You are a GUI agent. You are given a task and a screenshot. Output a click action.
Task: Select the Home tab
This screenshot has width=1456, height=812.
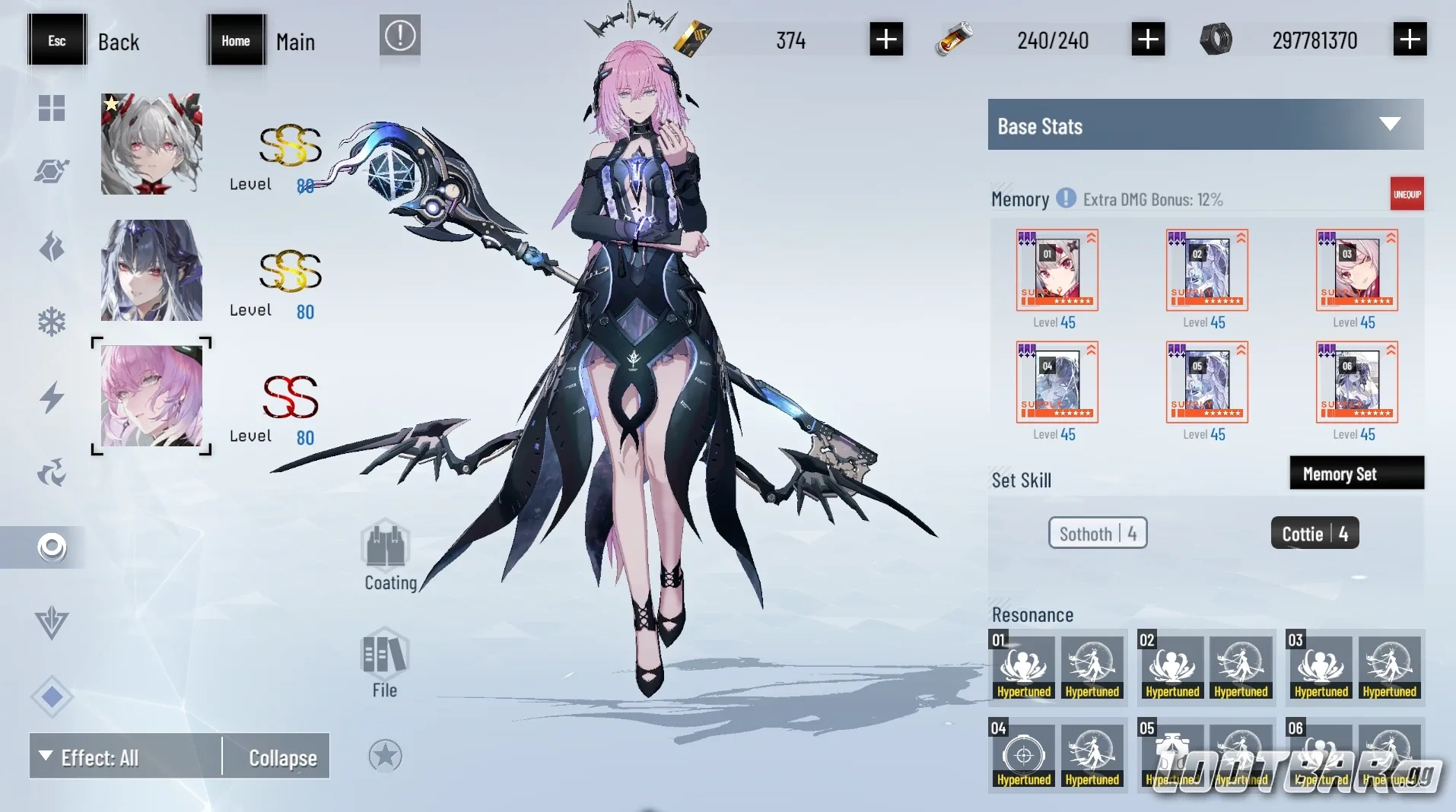(235, 40)
